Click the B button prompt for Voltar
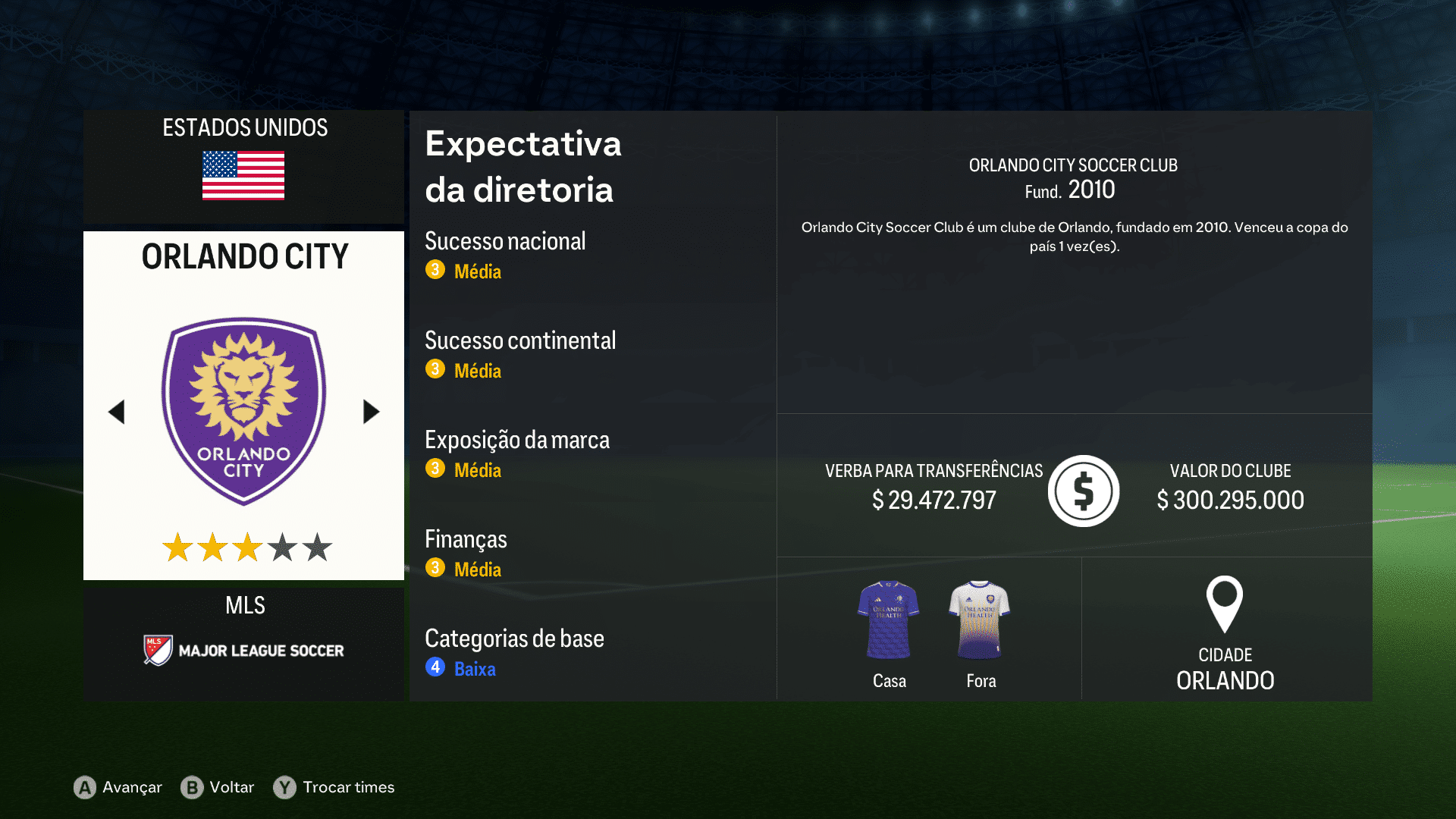 pos(193,787)
